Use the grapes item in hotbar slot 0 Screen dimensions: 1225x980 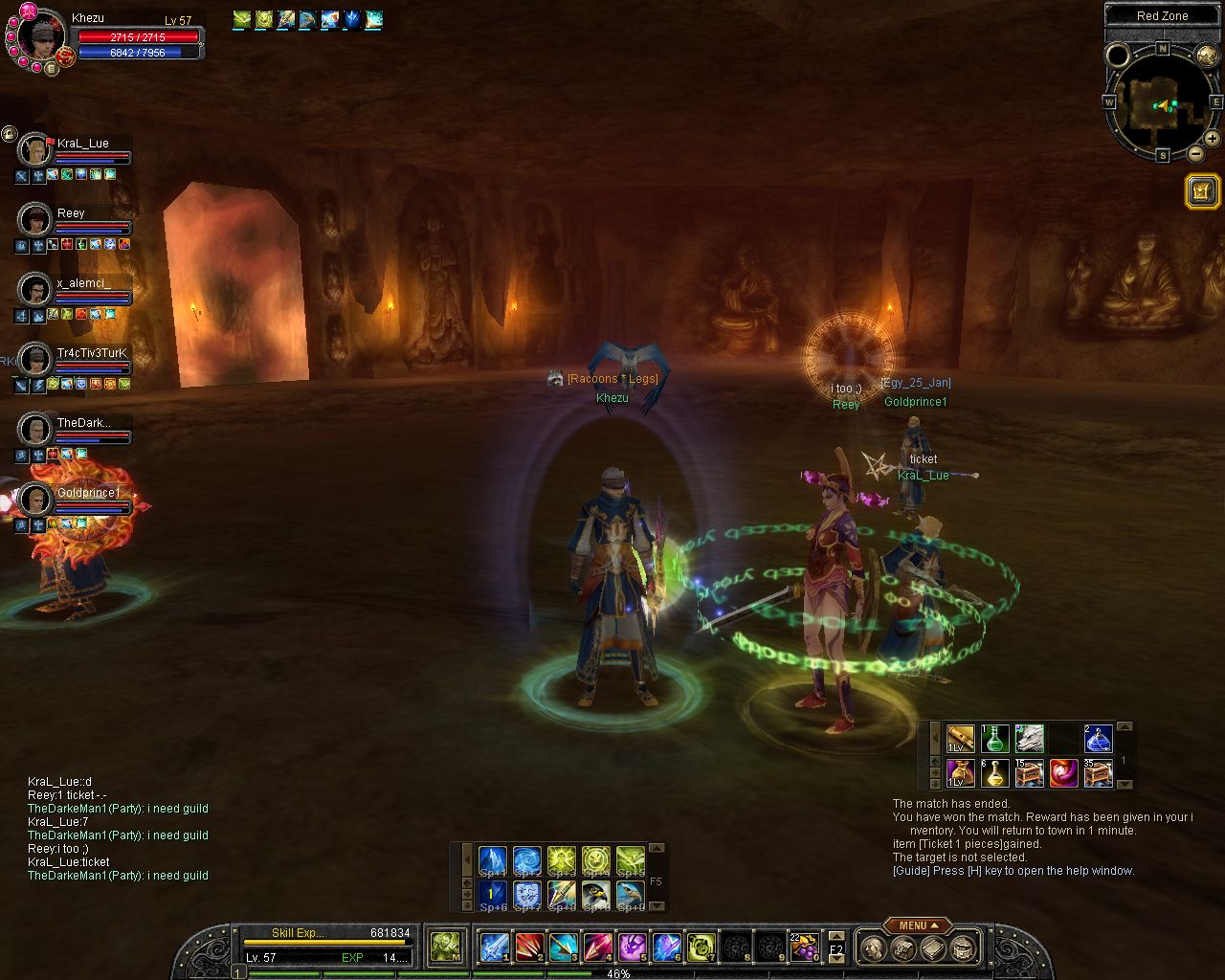point(803,947)
